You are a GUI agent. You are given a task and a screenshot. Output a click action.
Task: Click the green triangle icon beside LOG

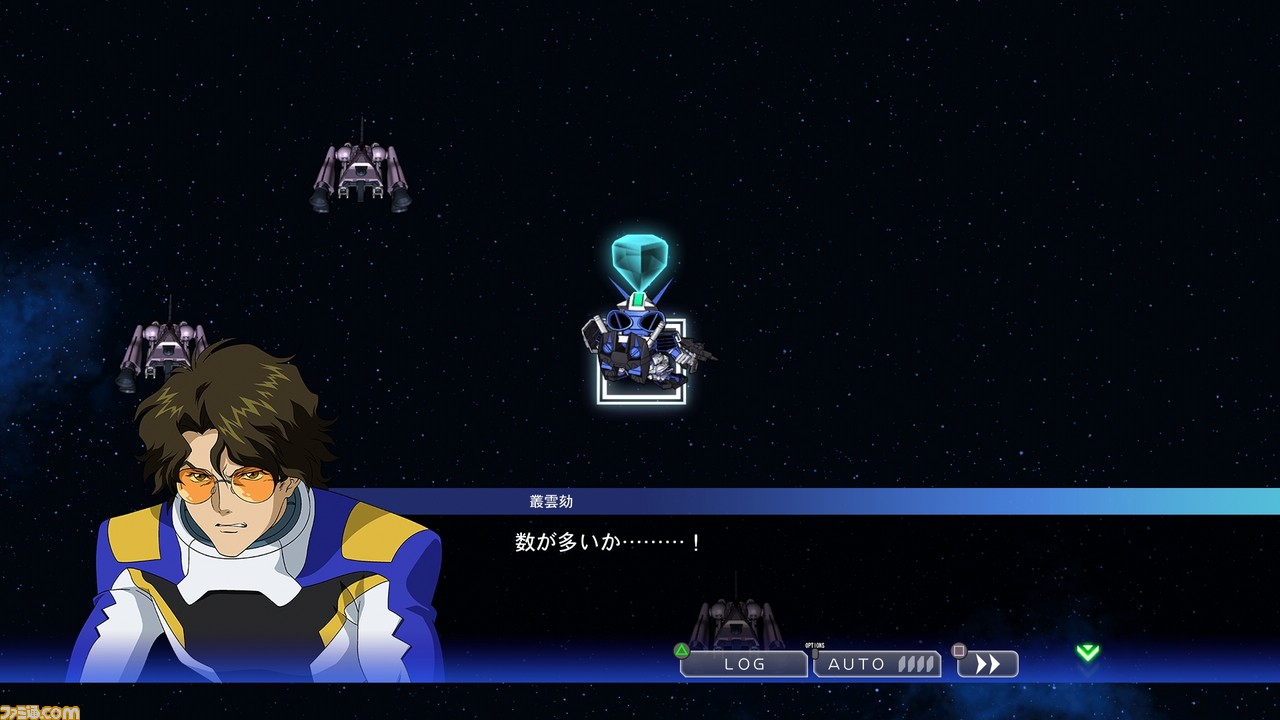coord(684,651)
